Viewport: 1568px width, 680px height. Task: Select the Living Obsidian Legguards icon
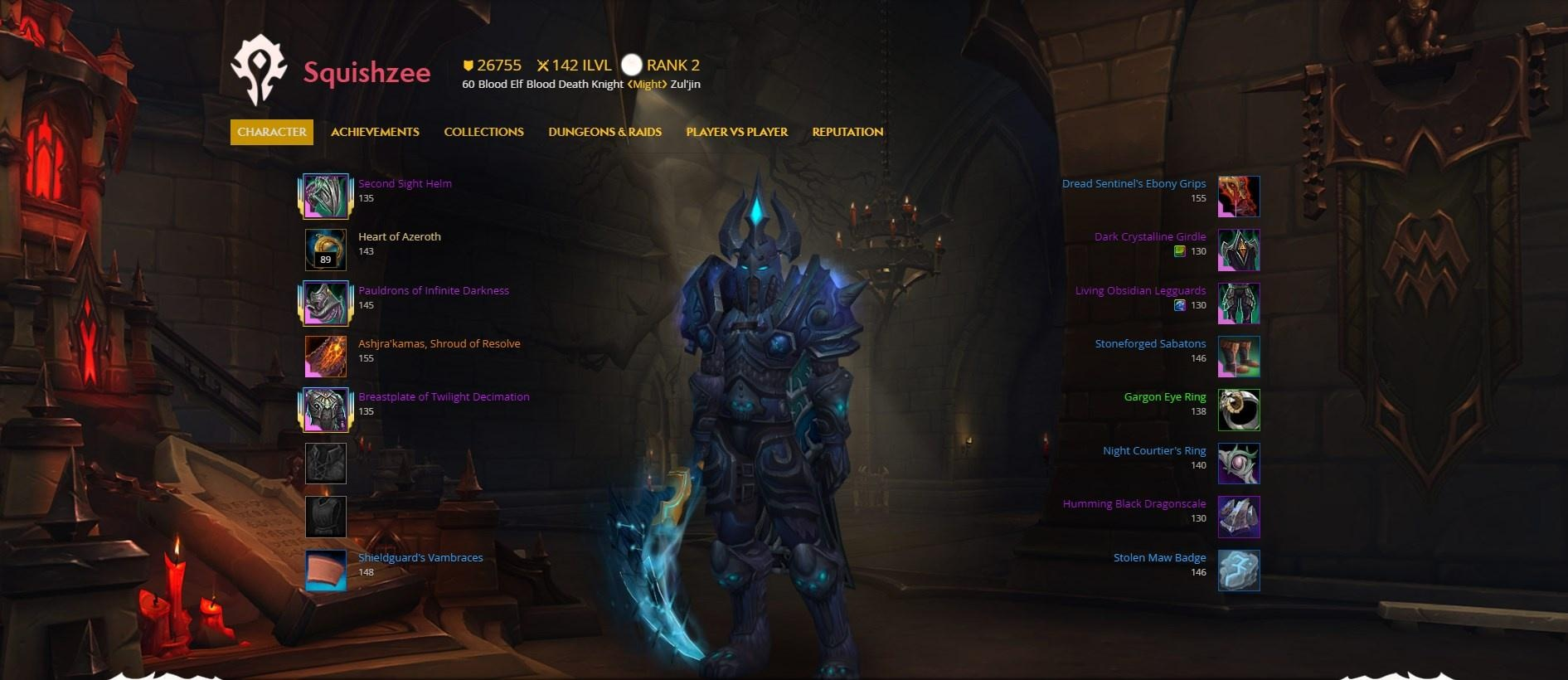coord(1239,304)
